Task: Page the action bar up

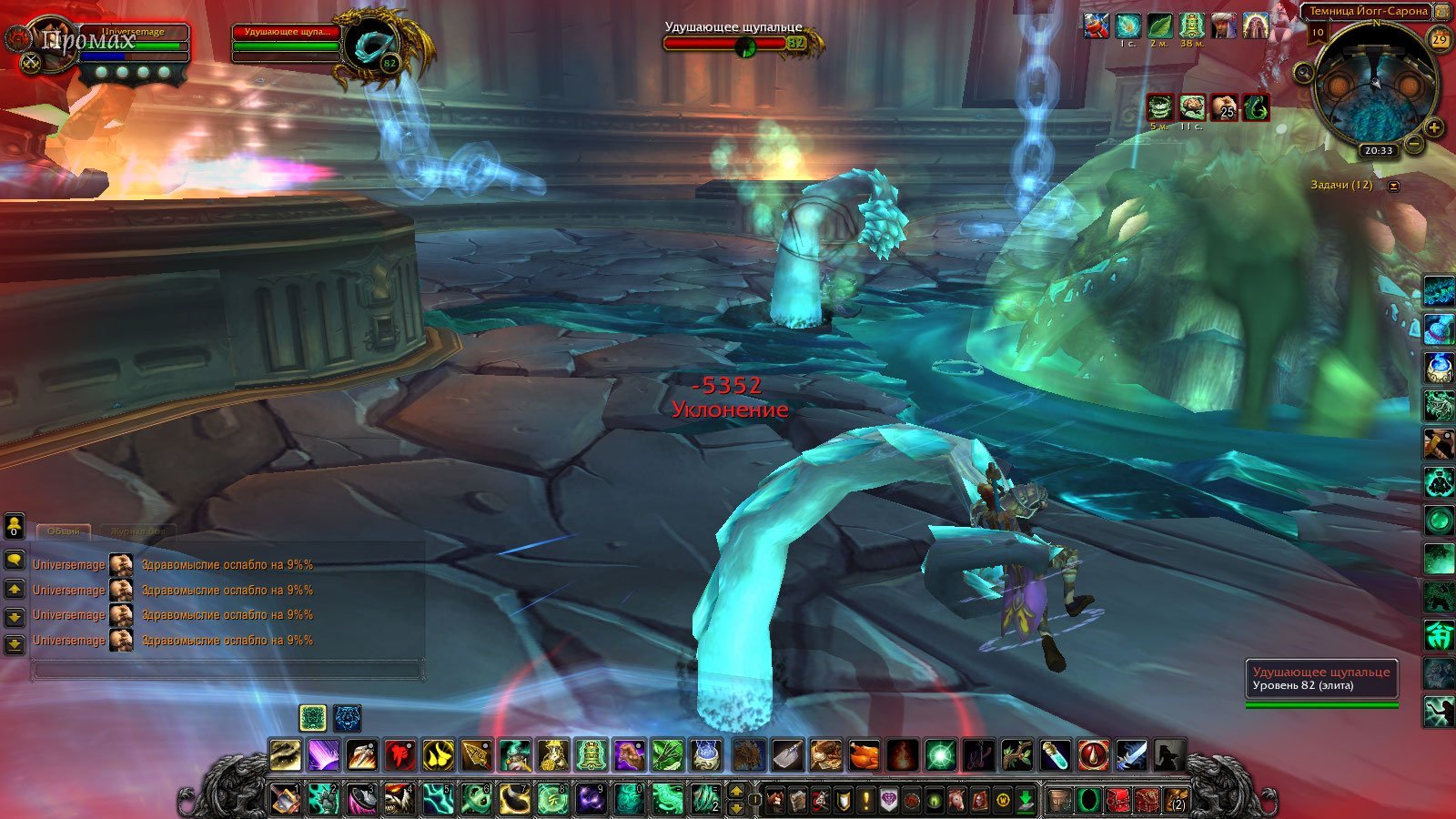Action: [737, 792]
